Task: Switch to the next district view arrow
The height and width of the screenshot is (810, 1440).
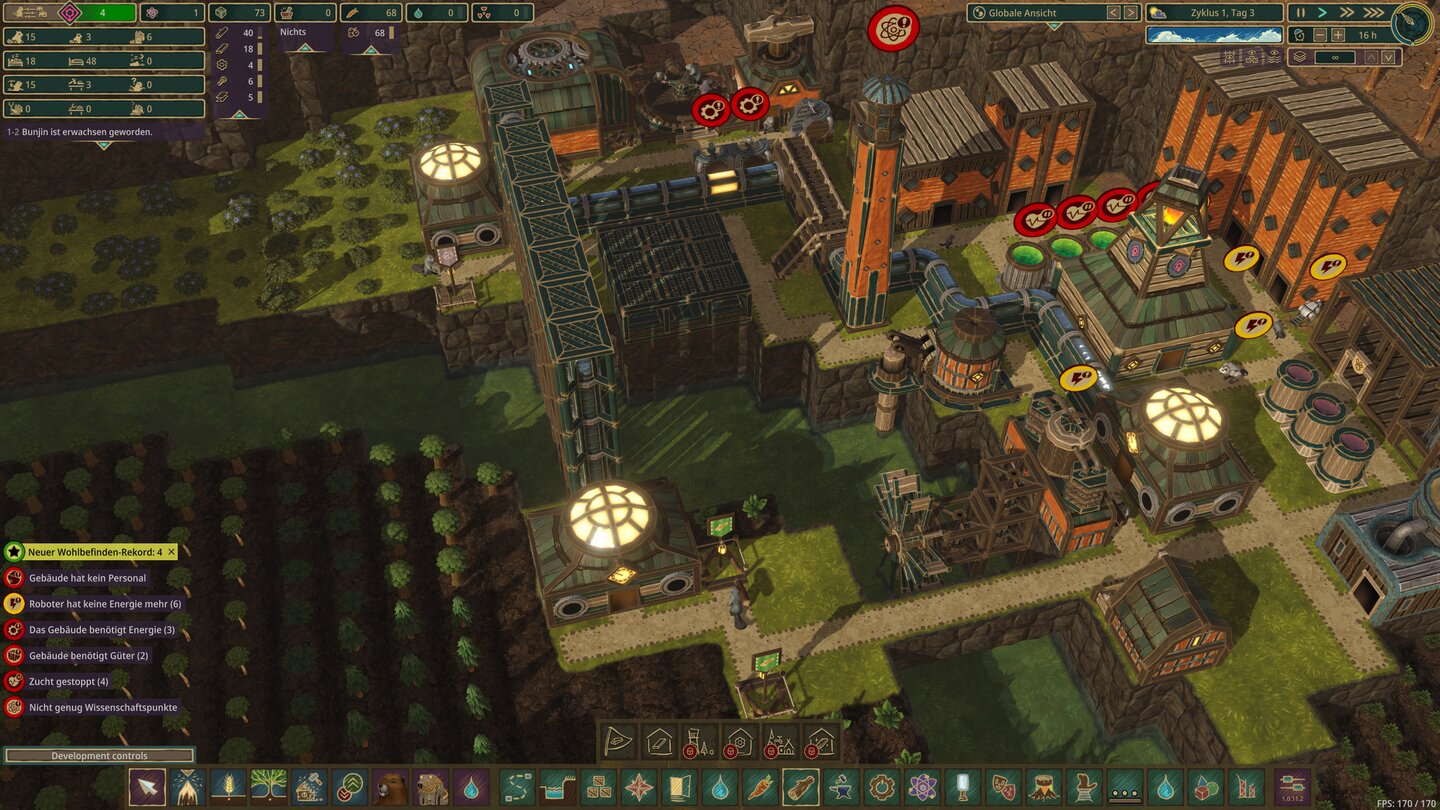Action: [1131, 13]
